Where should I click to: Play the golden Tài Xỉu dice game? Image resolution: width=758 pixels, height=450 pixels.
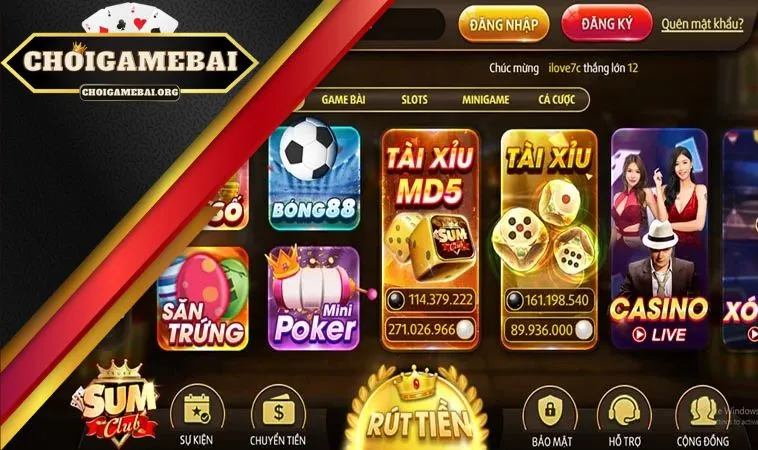(548, 237)
